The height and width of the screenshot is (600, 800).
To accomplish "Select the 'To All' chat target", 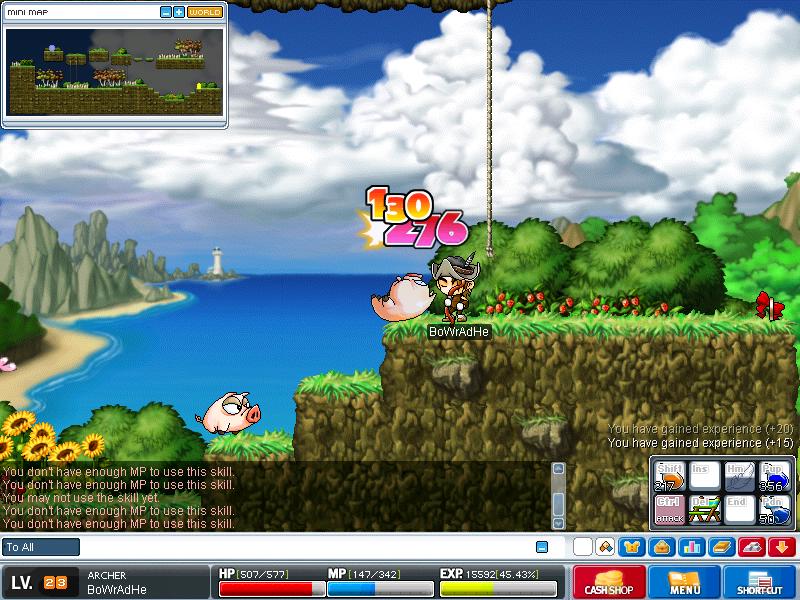I will point(41,547).
